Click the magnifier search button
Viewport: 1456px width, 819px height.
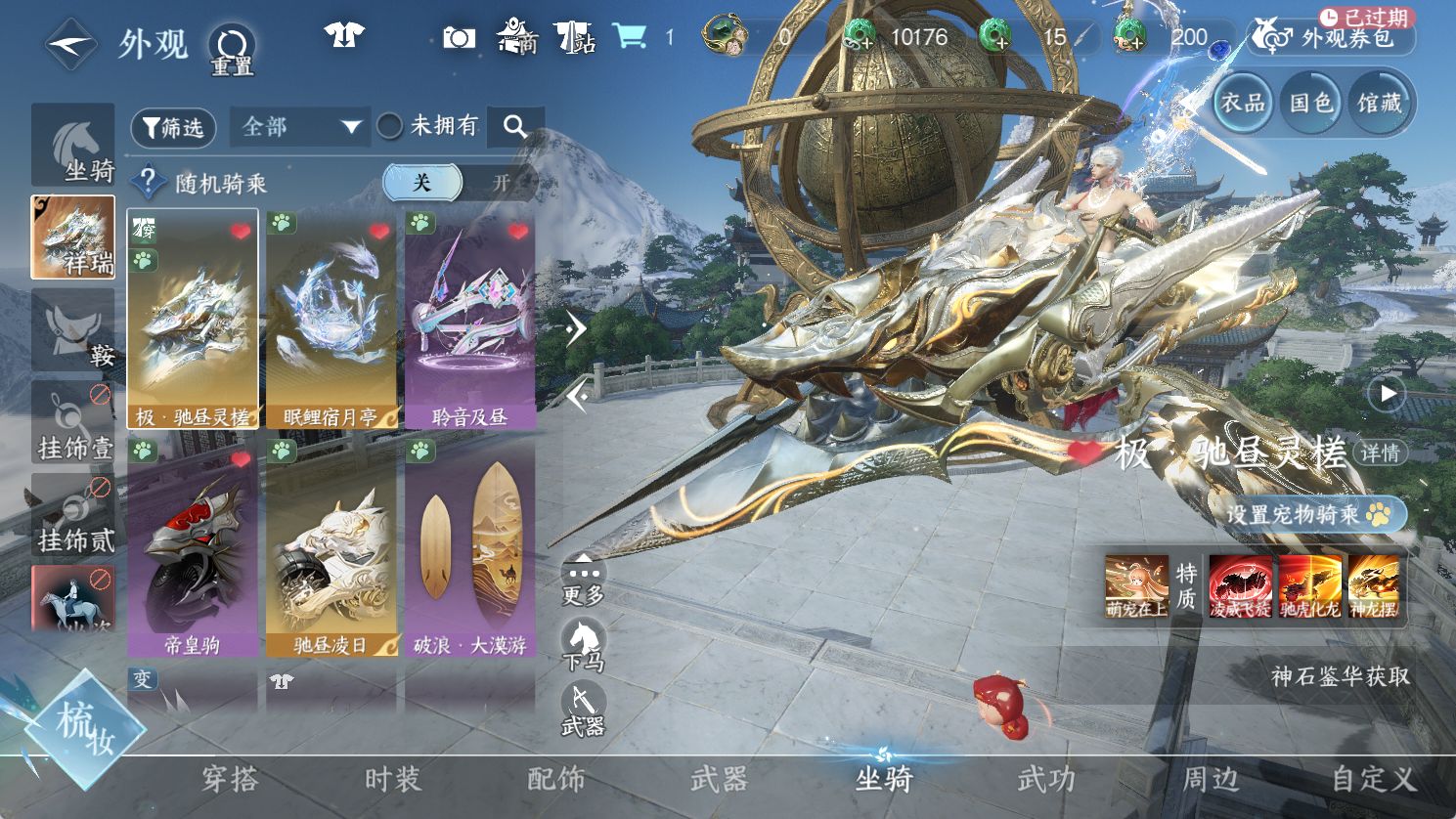[514, 126]
